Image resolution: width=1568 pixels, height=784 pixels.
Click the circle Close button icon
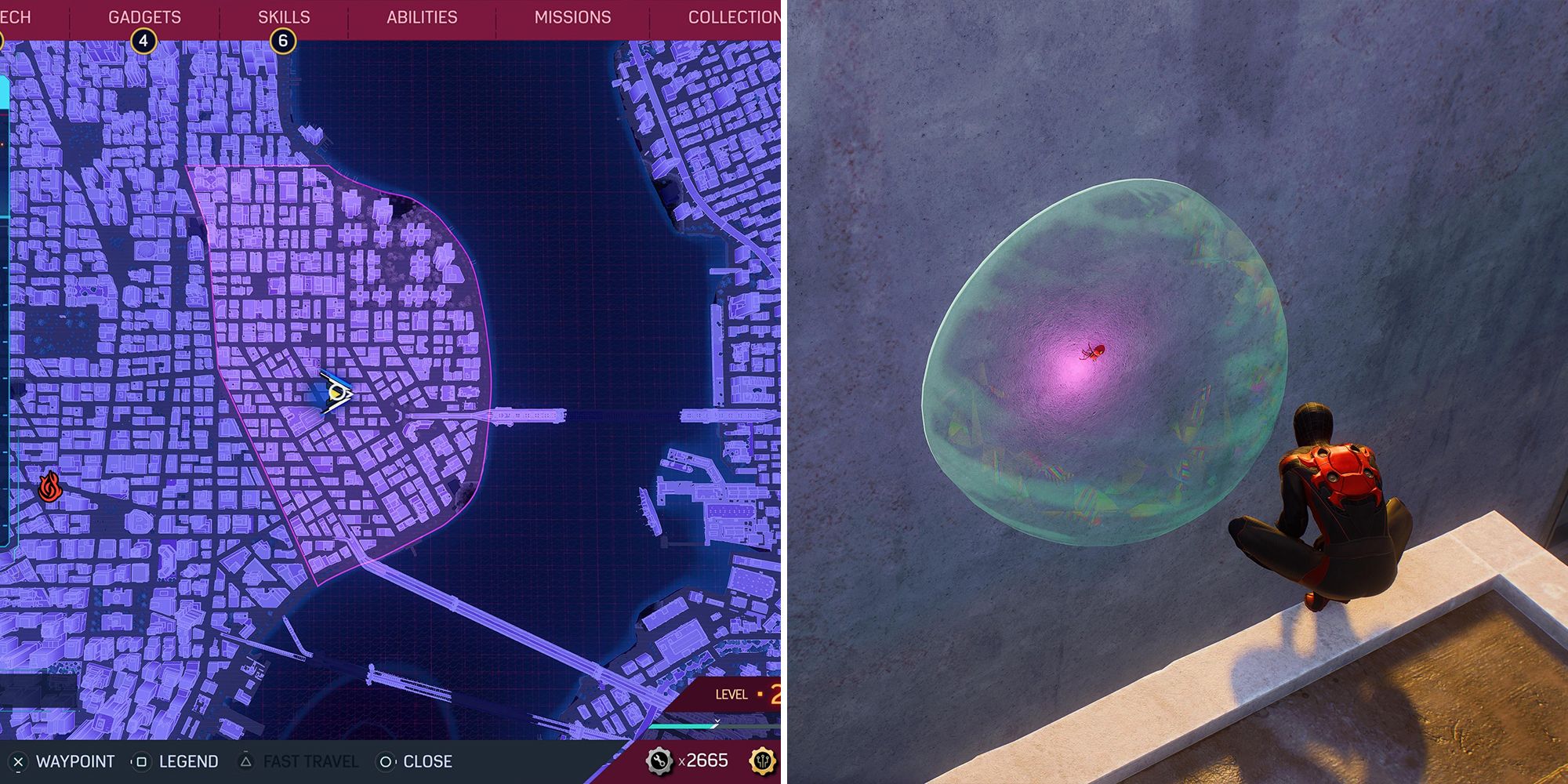(387, 761)
